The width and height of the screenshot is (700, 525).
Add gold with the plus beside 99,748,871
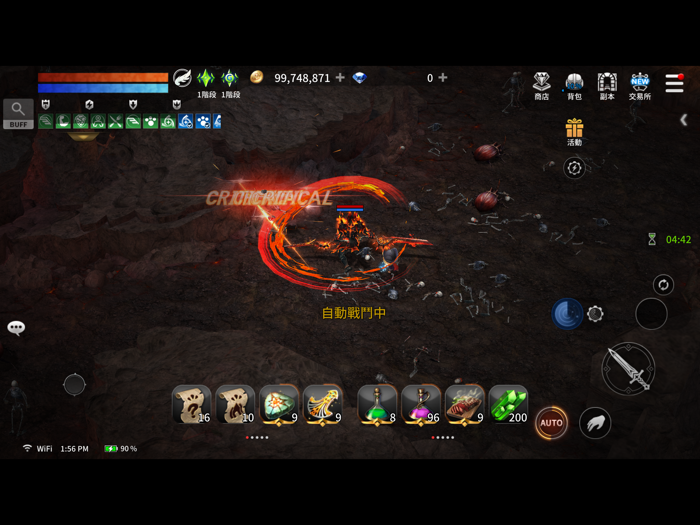click(x=340, y=78)
